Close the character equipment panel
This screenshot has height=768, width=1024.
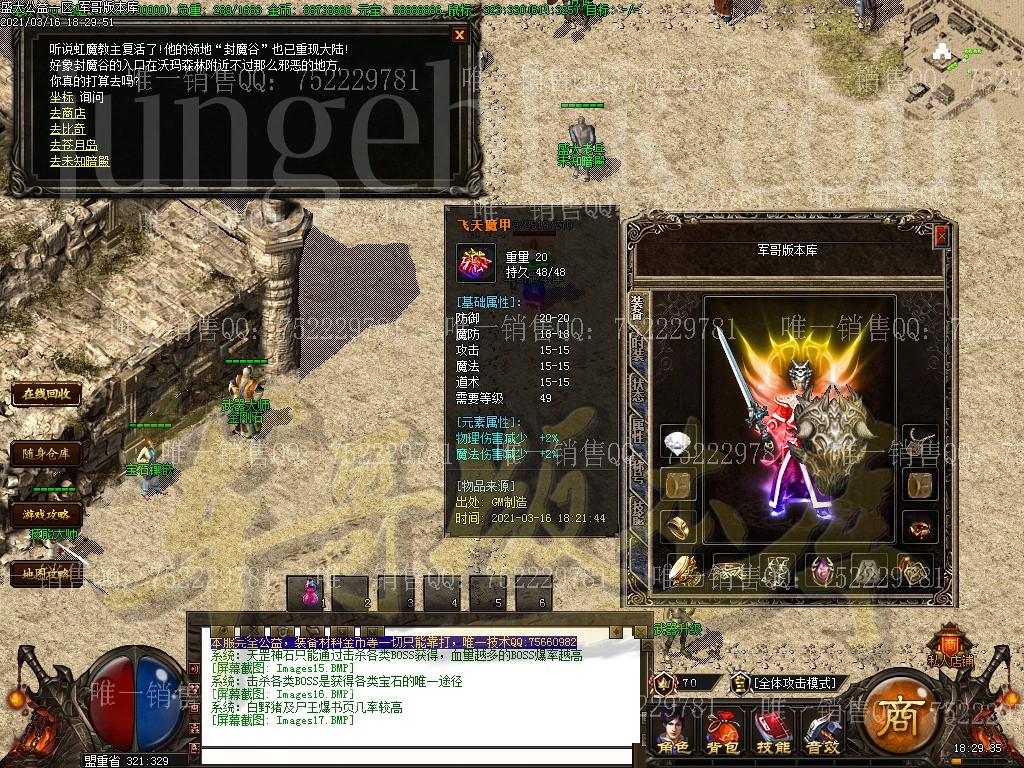pyautogui.click(x=941, y=237)
